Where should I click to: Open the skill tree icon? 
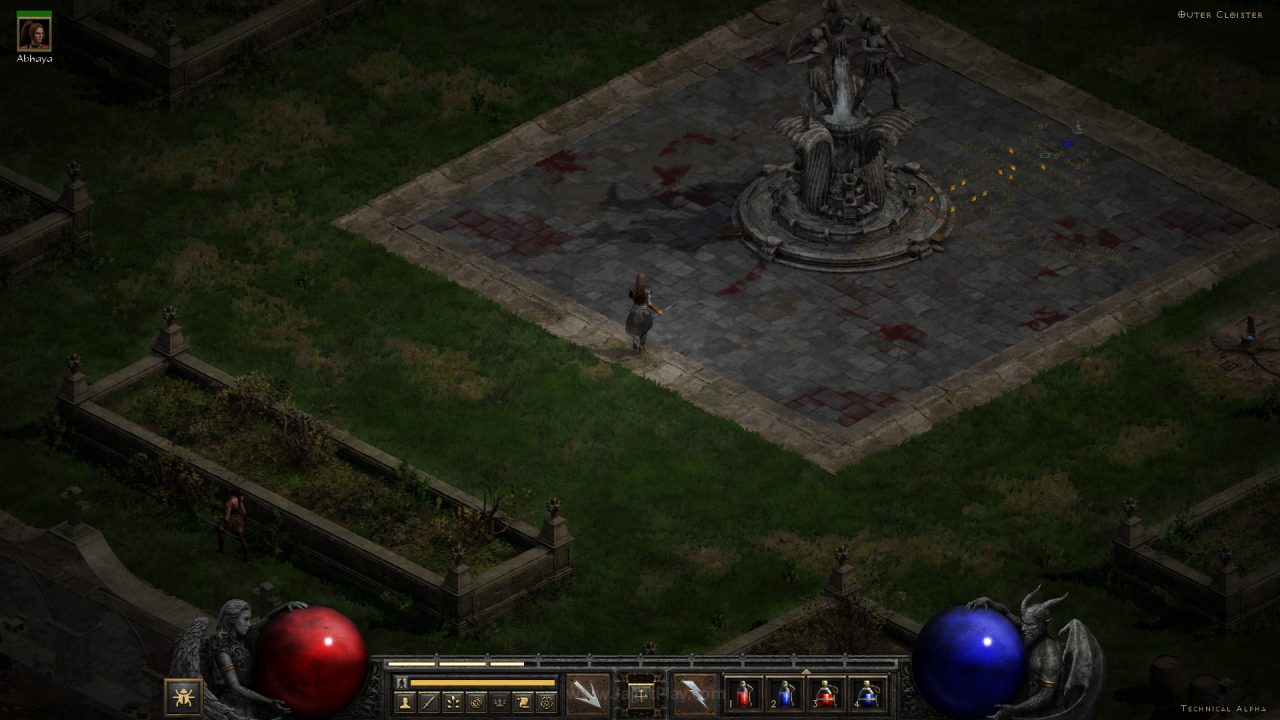pyautogui.click(x=453, y=702)
